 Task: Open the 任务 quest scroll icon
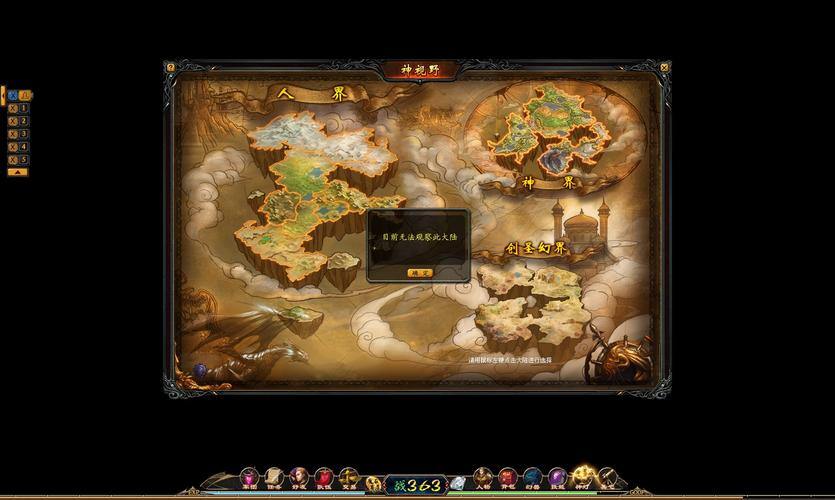(x=274, y=478)
